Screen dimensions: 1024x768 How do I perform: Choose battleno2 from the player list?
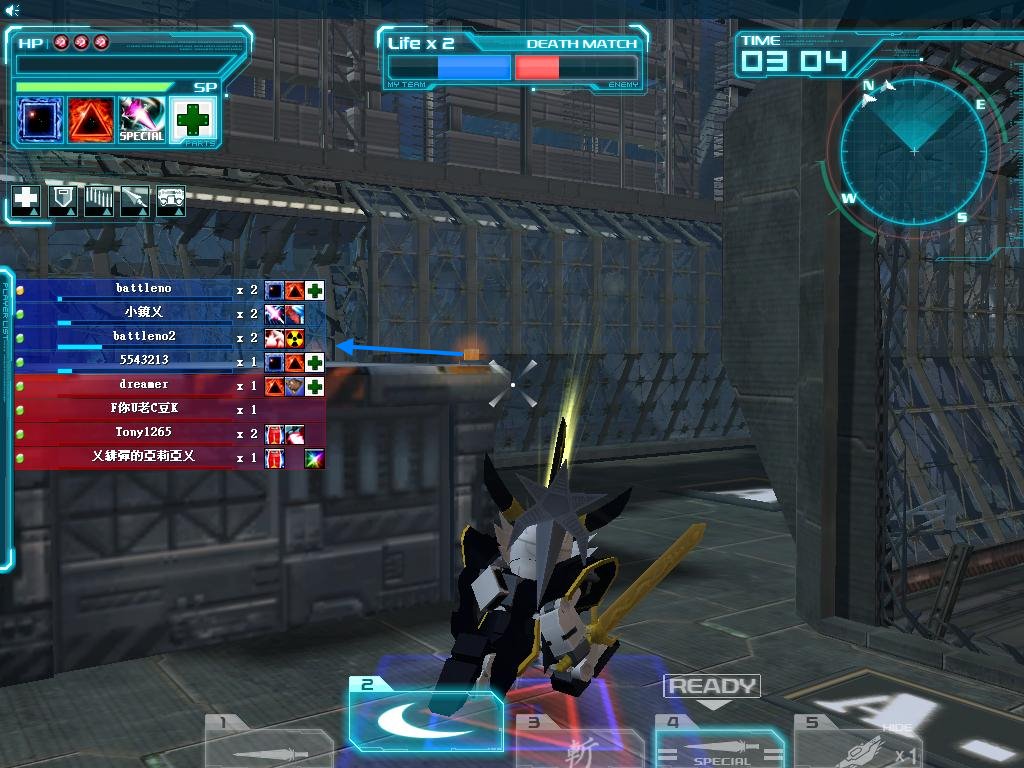coord(143,337)
